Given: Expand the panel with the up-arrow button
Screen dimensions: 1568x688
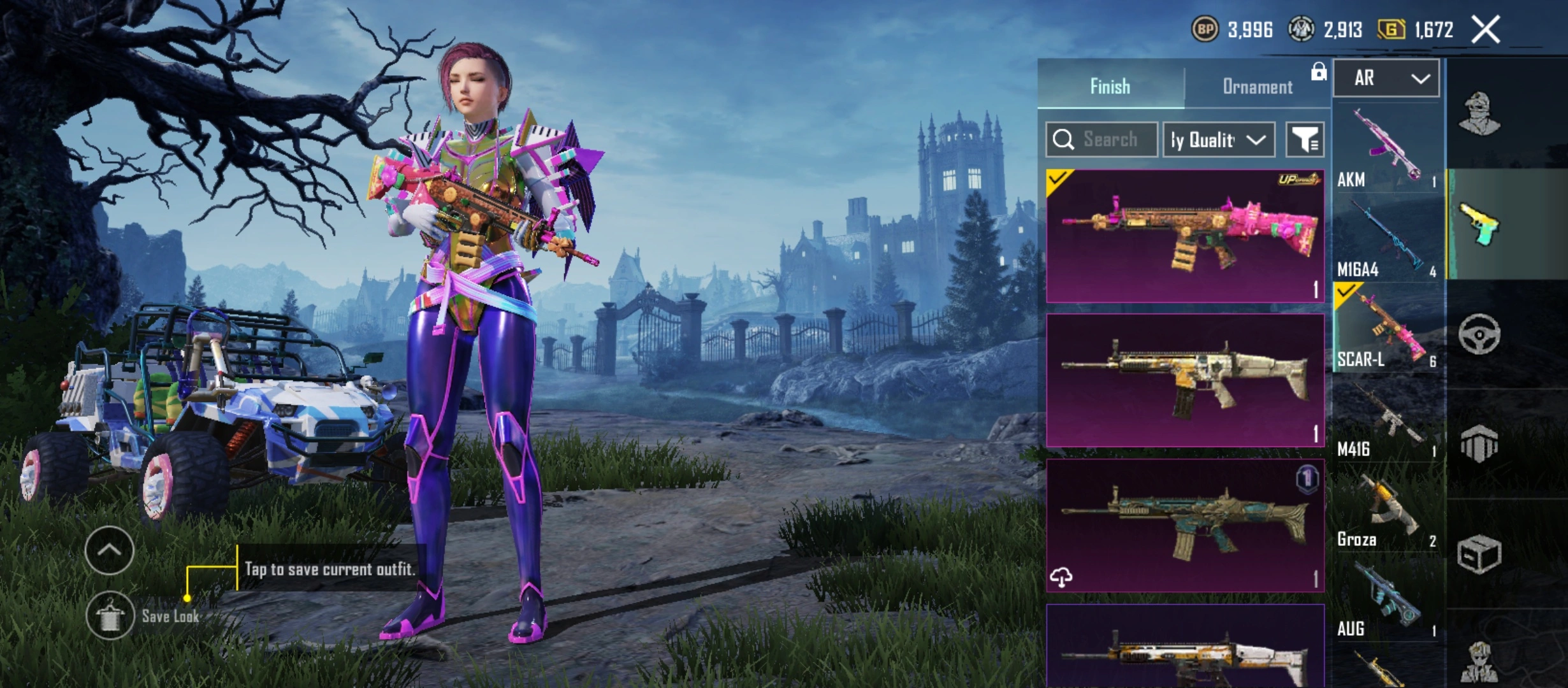Looking at the screenshot, I should pyautogui.click(x=109, y=550).
